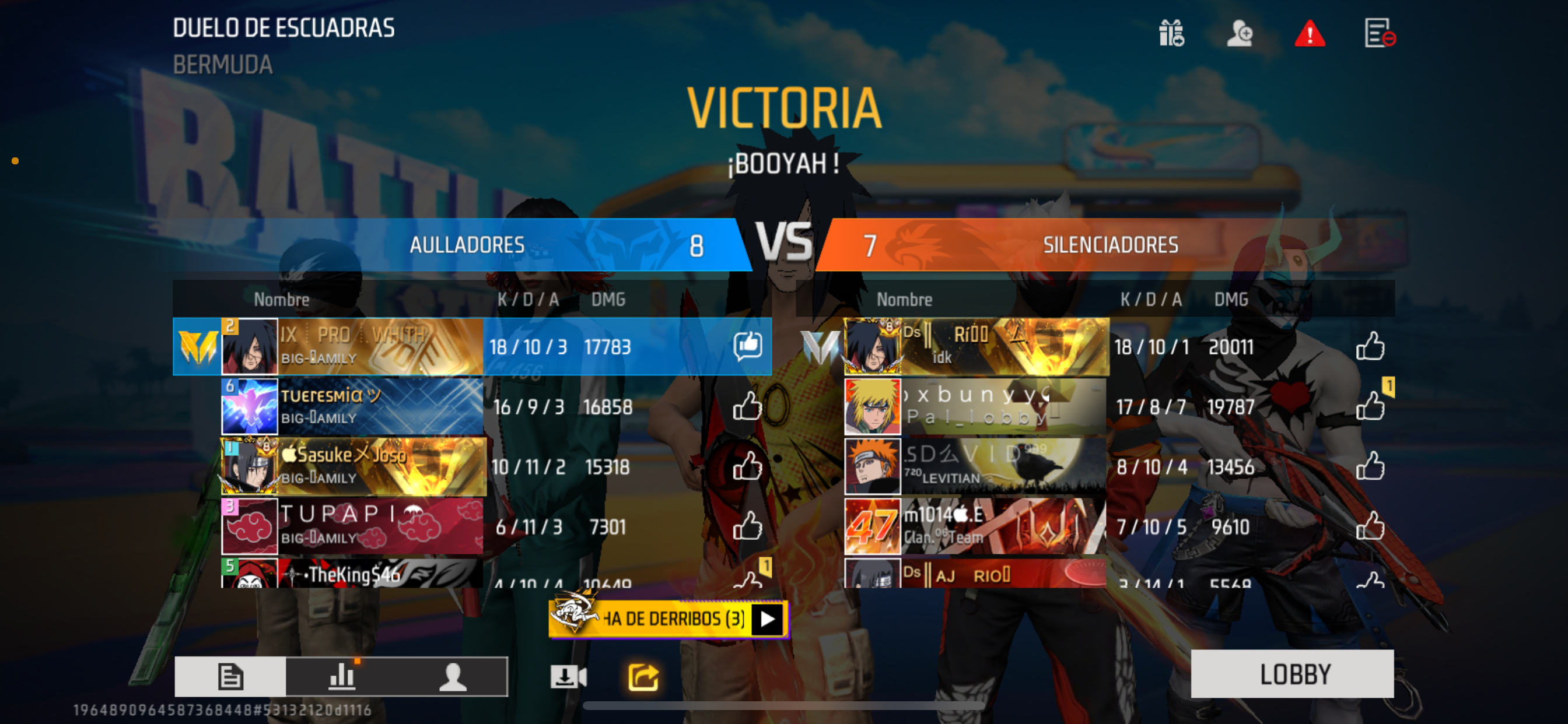Screen dimensions: 1568x724
Task: Play the kill streak highlight video
Action: pyautogui.click(x=767, y=619)
